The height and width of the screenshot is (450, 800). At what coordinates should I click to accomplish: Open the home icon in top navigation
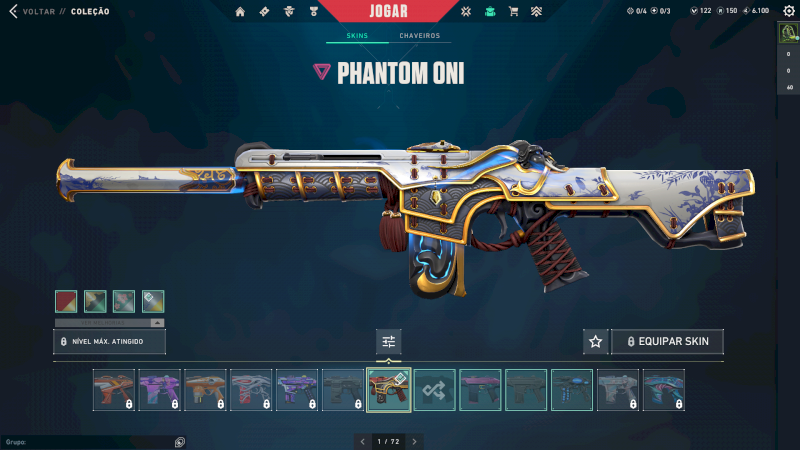[240, 11]
